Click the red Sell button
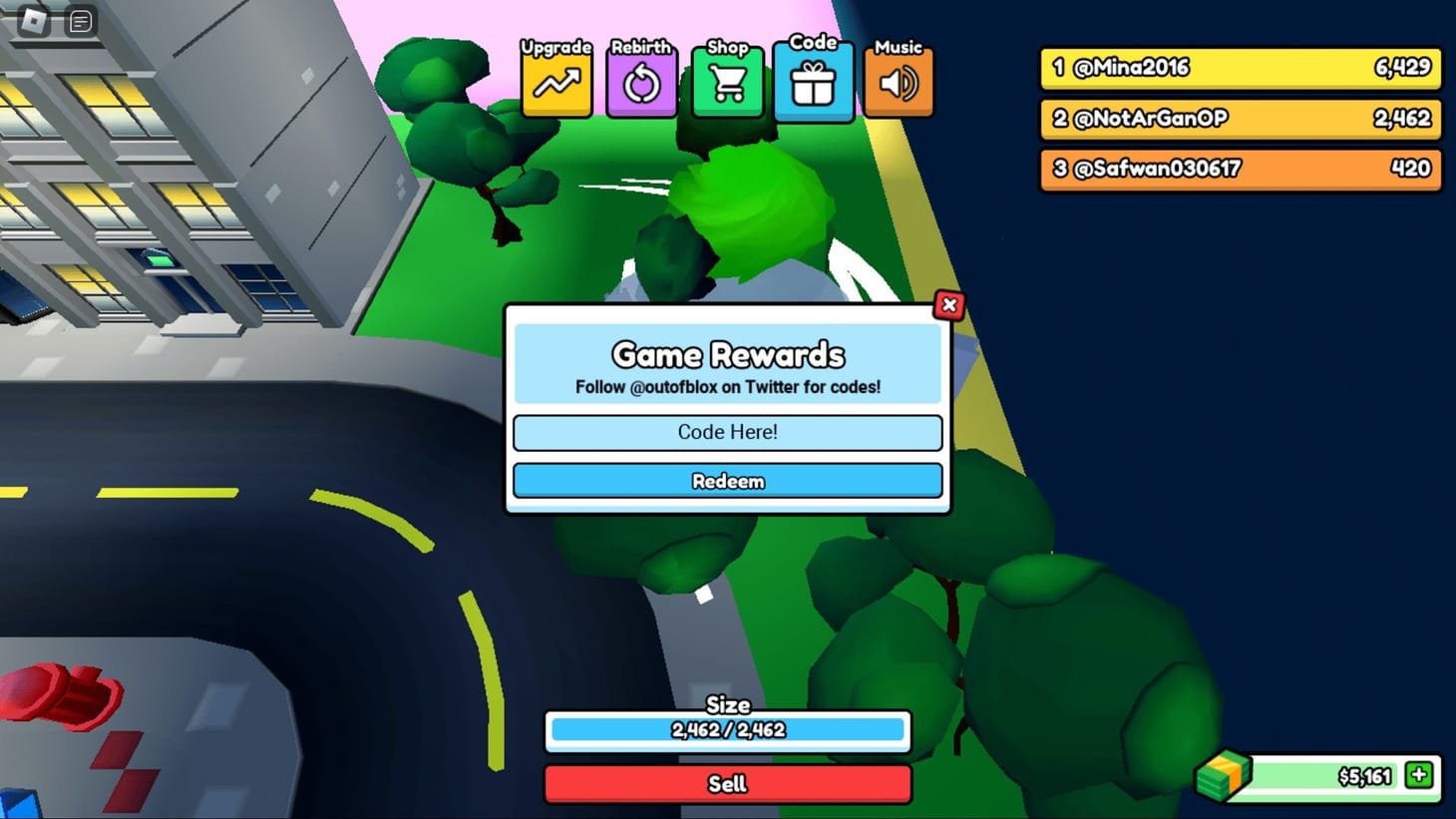The image size is (1456, 819). [727, 784]
